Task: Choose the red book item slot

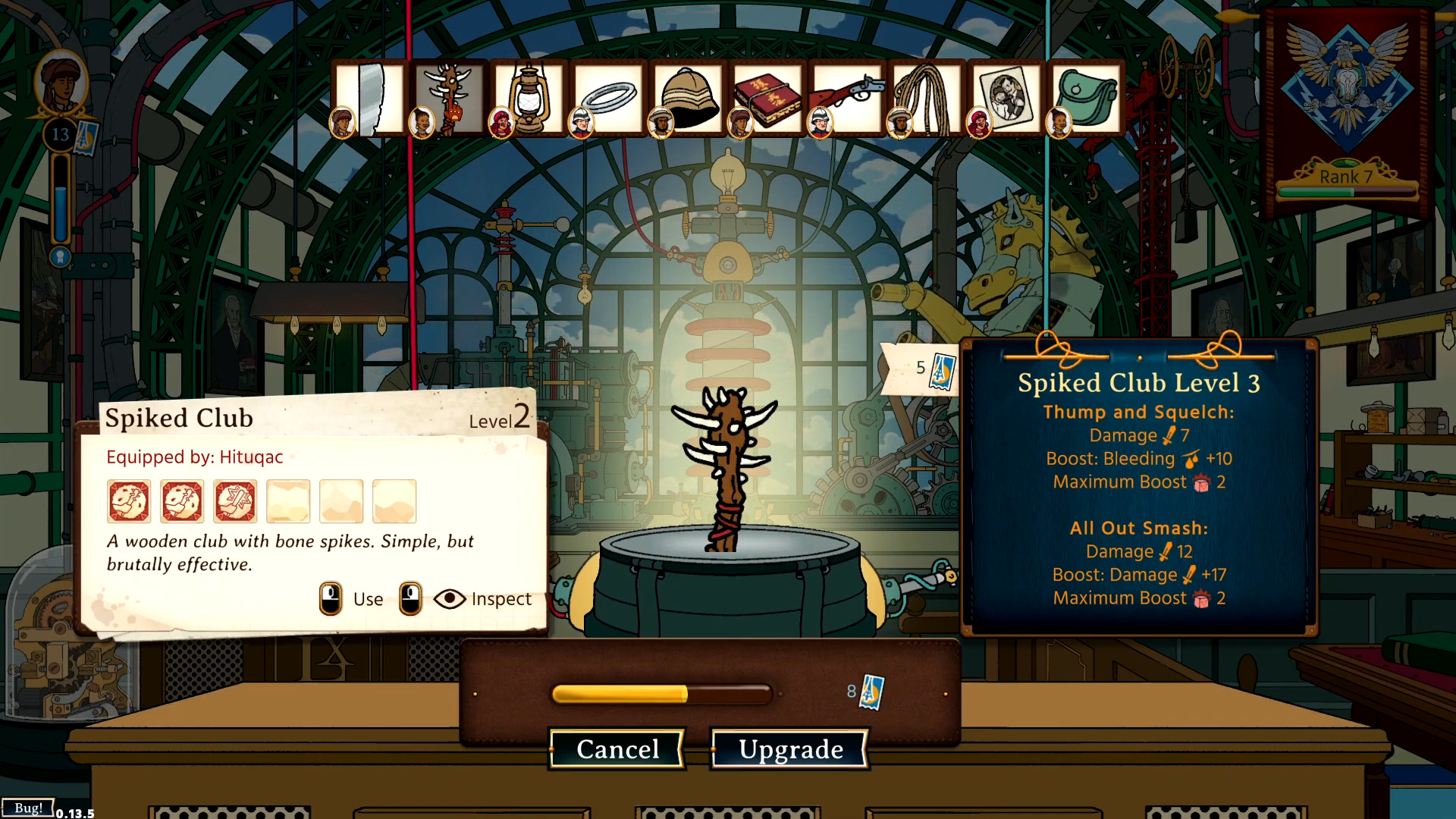Action: click(x=768, y=99)
